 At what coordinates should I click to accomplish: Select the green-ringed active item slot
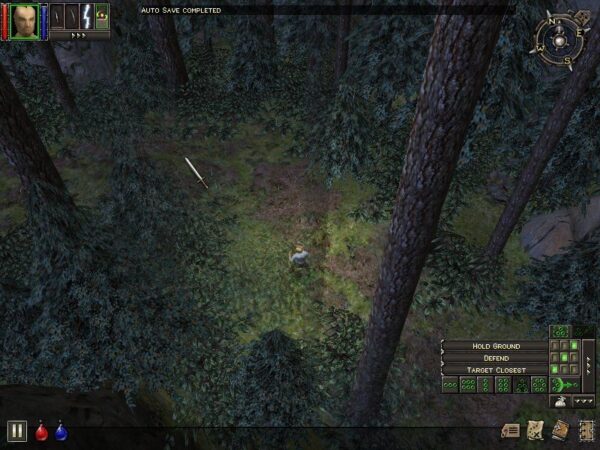(101, 16)
